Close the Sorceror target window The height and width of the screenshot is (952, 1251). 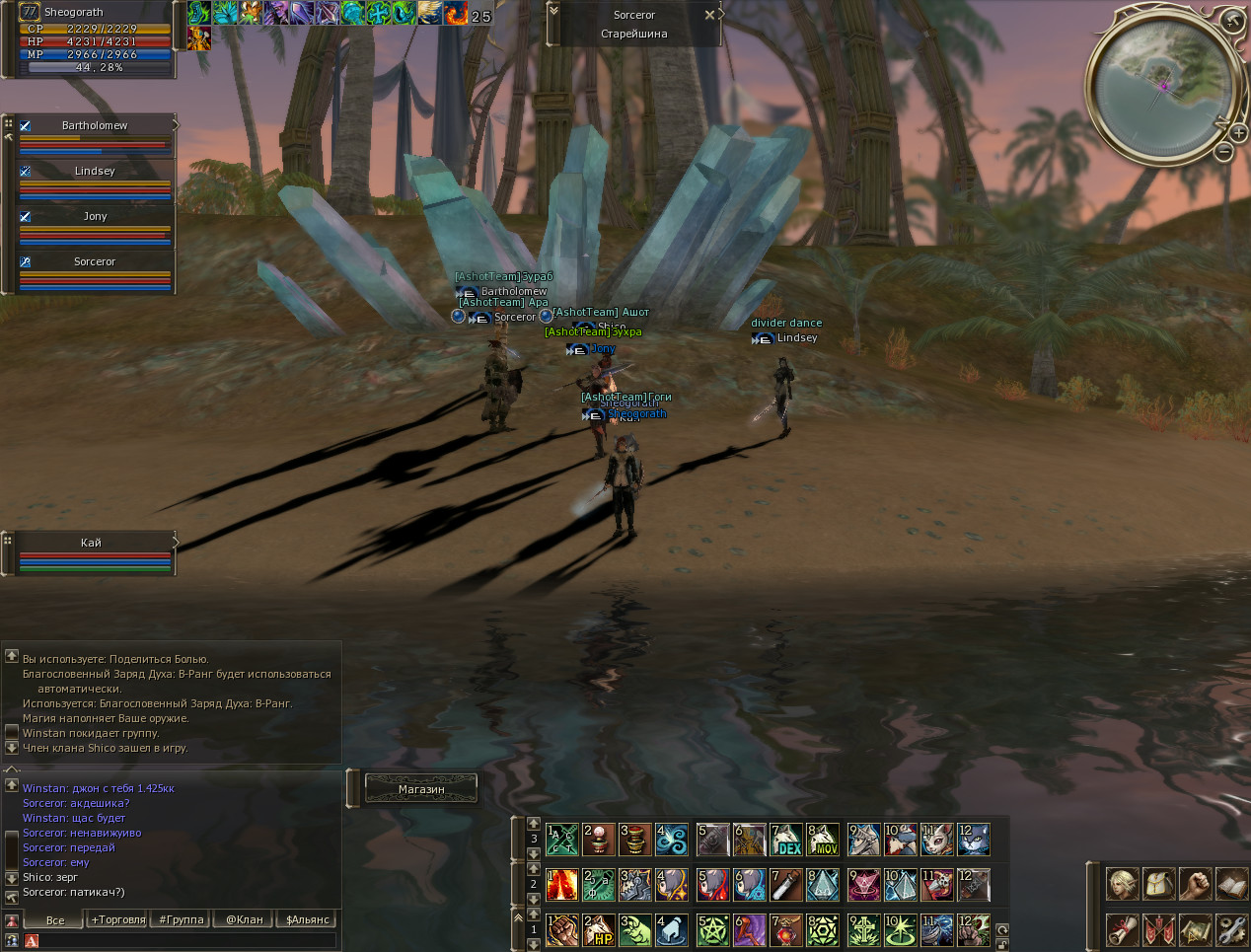click(709, 15)
